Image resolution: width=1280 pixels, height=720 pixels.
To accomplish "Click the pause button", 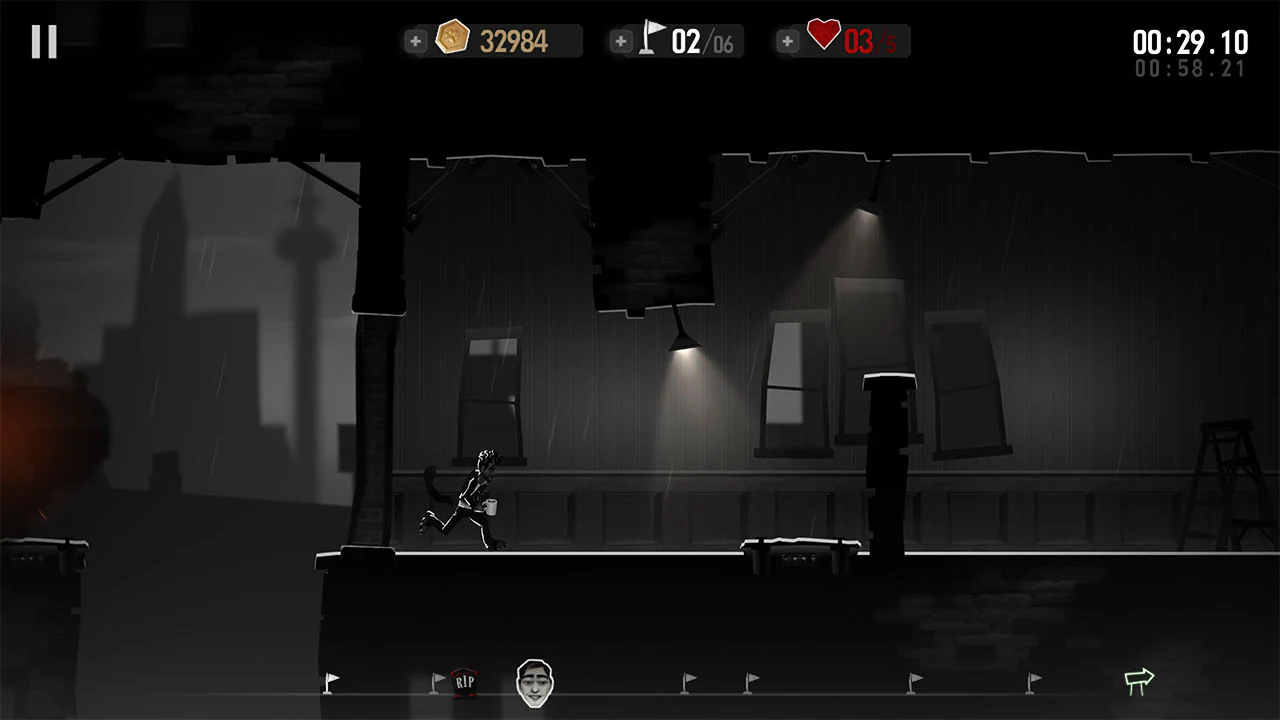I will [x=42, y=41].
